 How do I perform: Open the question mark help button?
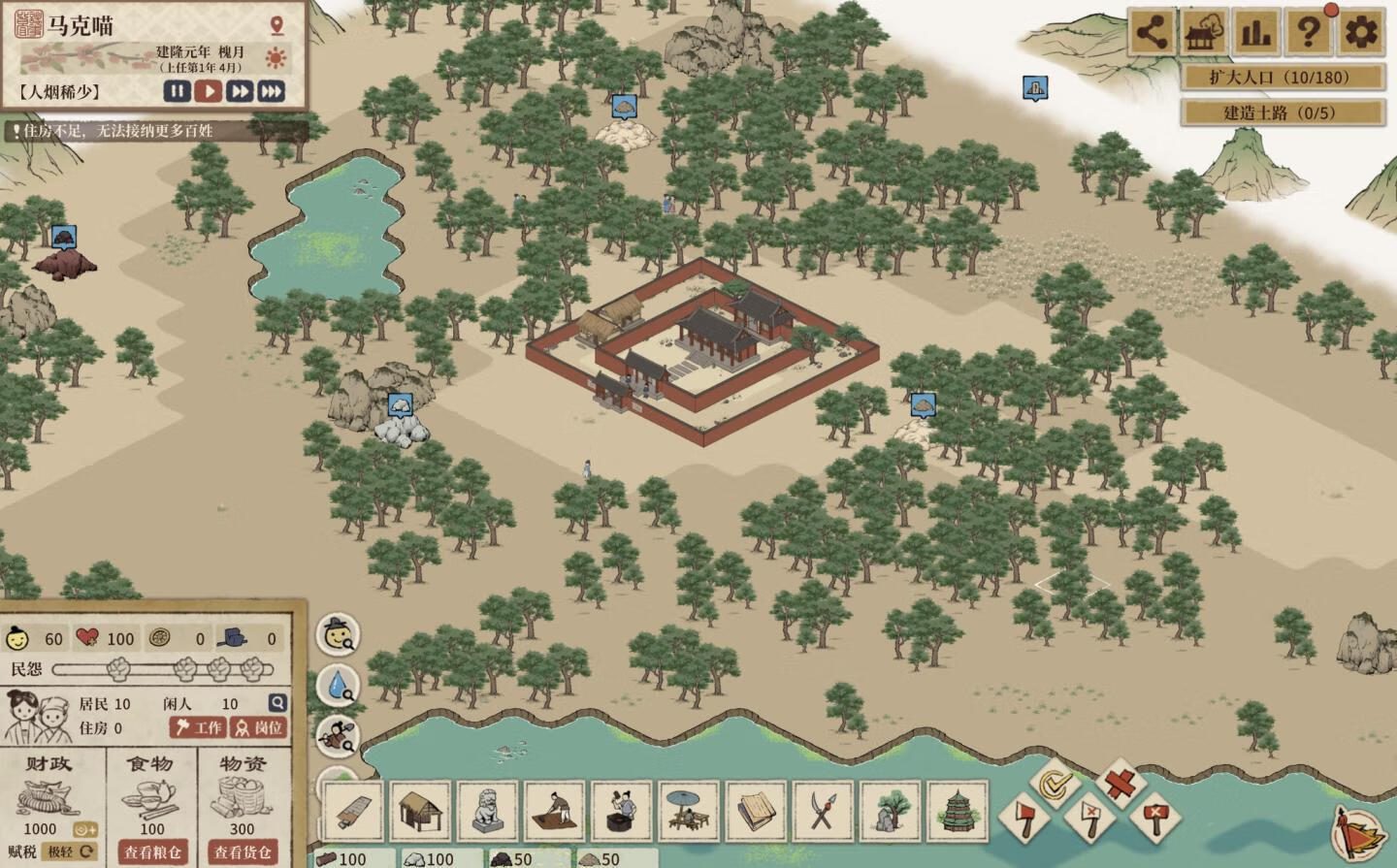[1308, 34]
